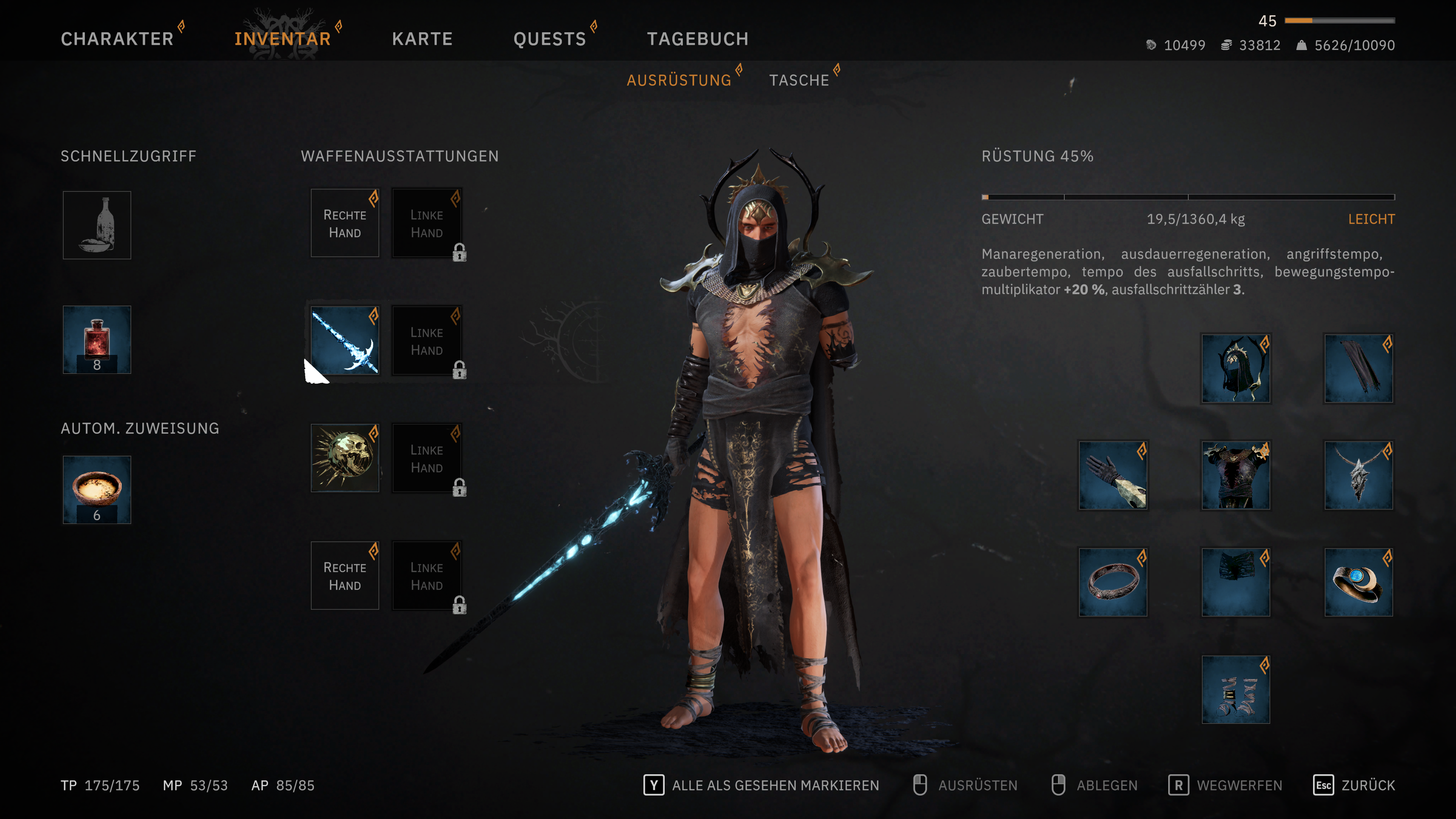Choose the dark cloak equipment slot
This screenshot has width=1456, height=819.
1358,369
